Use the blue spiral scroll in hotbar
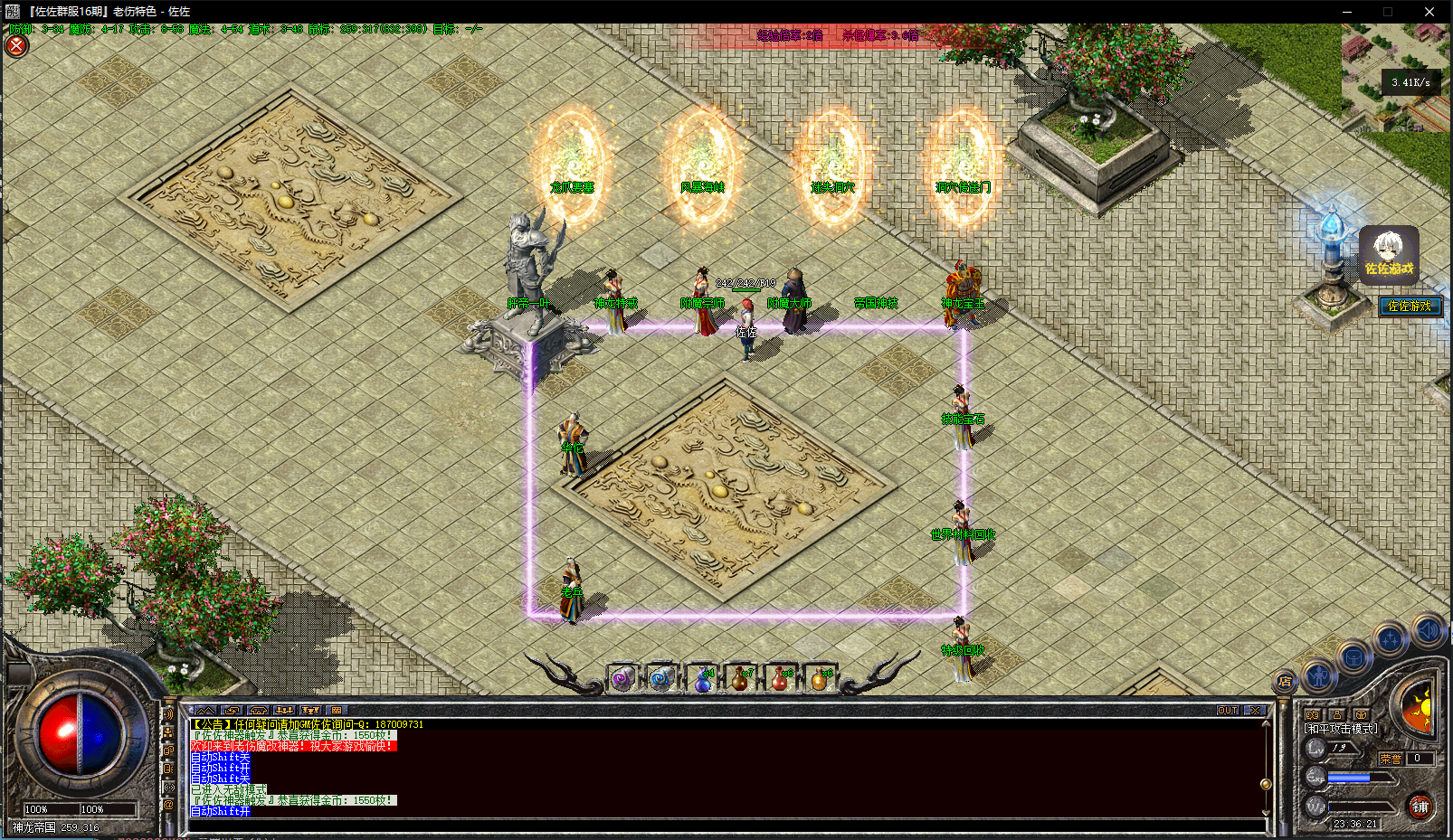 pyautogui.click(x=661, y=680)
